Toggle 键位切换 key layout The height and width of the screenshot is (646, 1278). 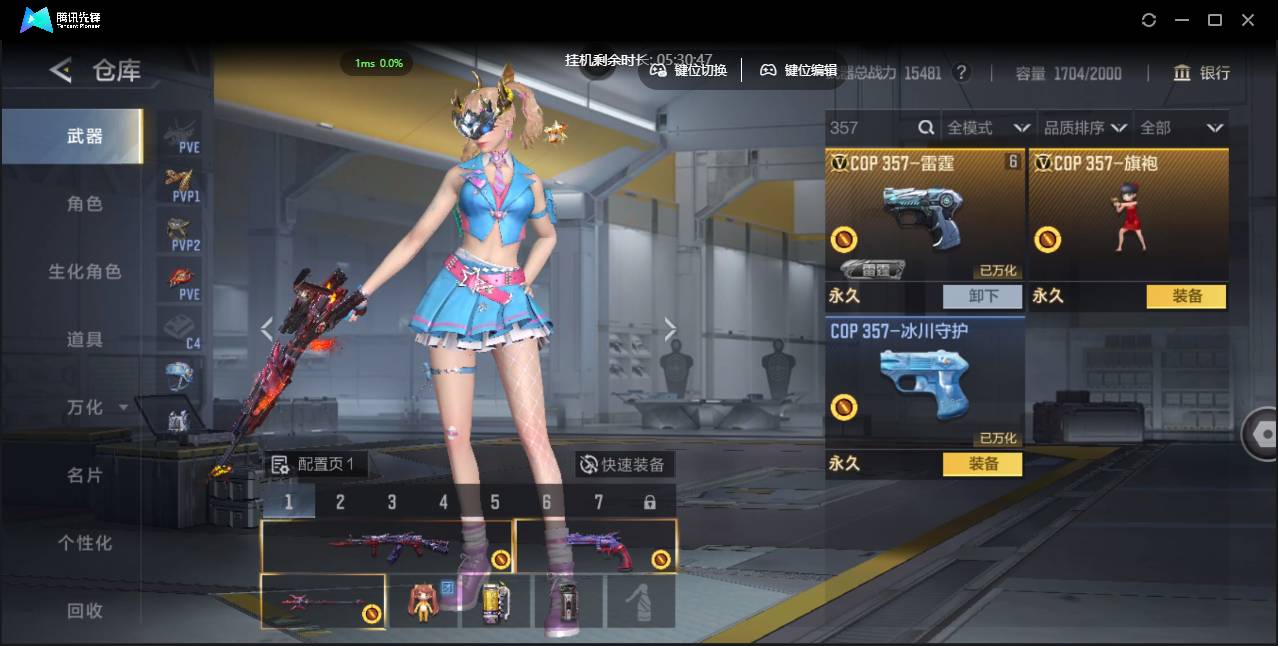pos(689,70)
